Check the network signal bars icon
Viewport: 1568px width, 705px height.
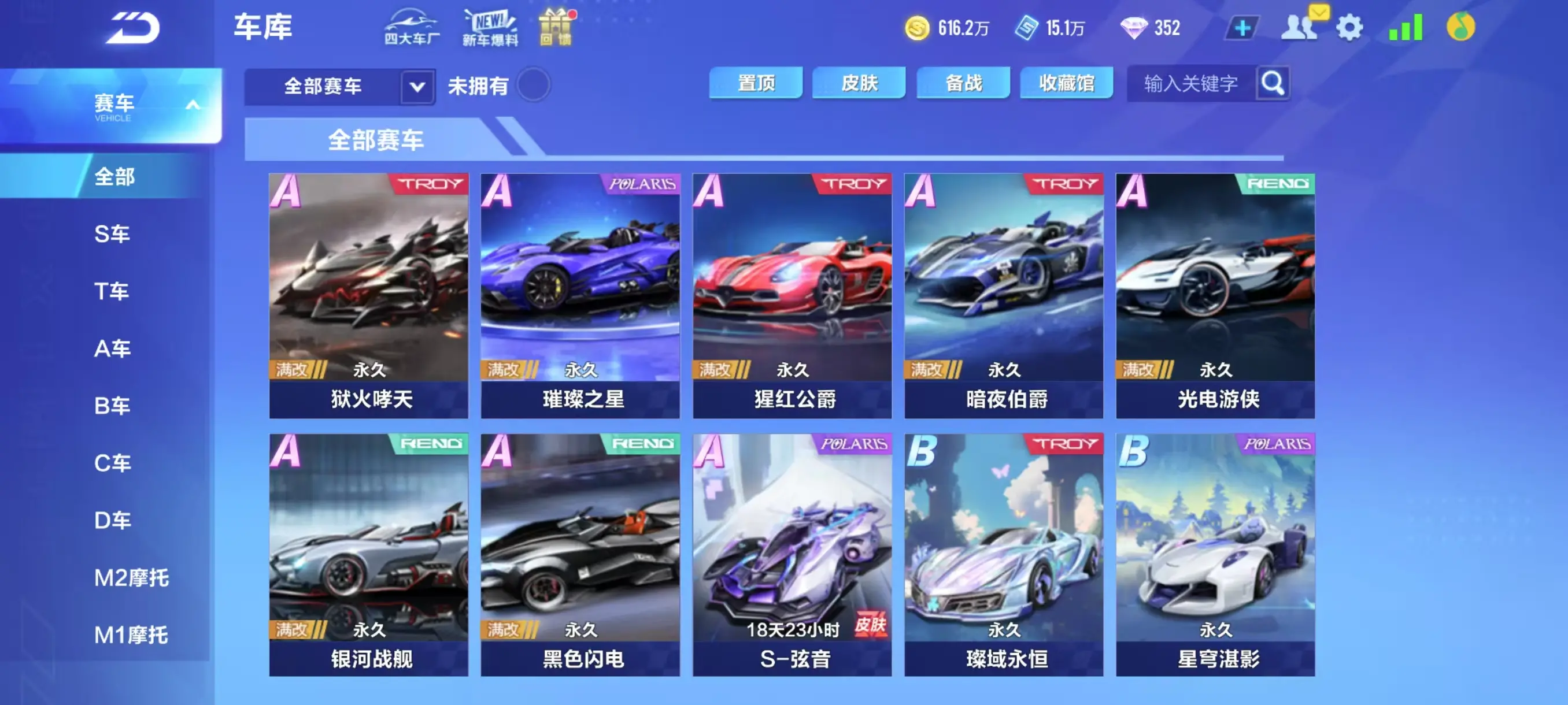click(1405, 27)
